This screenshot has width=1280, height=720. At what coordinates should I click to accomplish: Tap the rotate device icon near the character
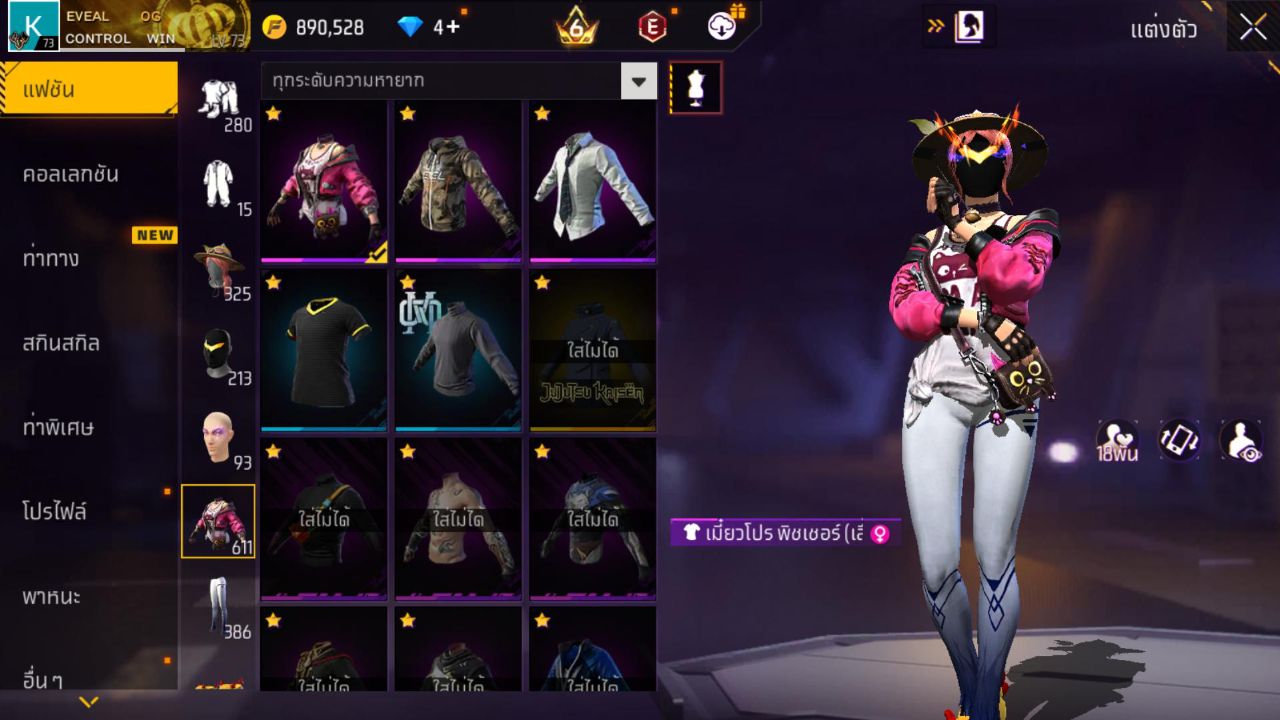pos(1178,440)
